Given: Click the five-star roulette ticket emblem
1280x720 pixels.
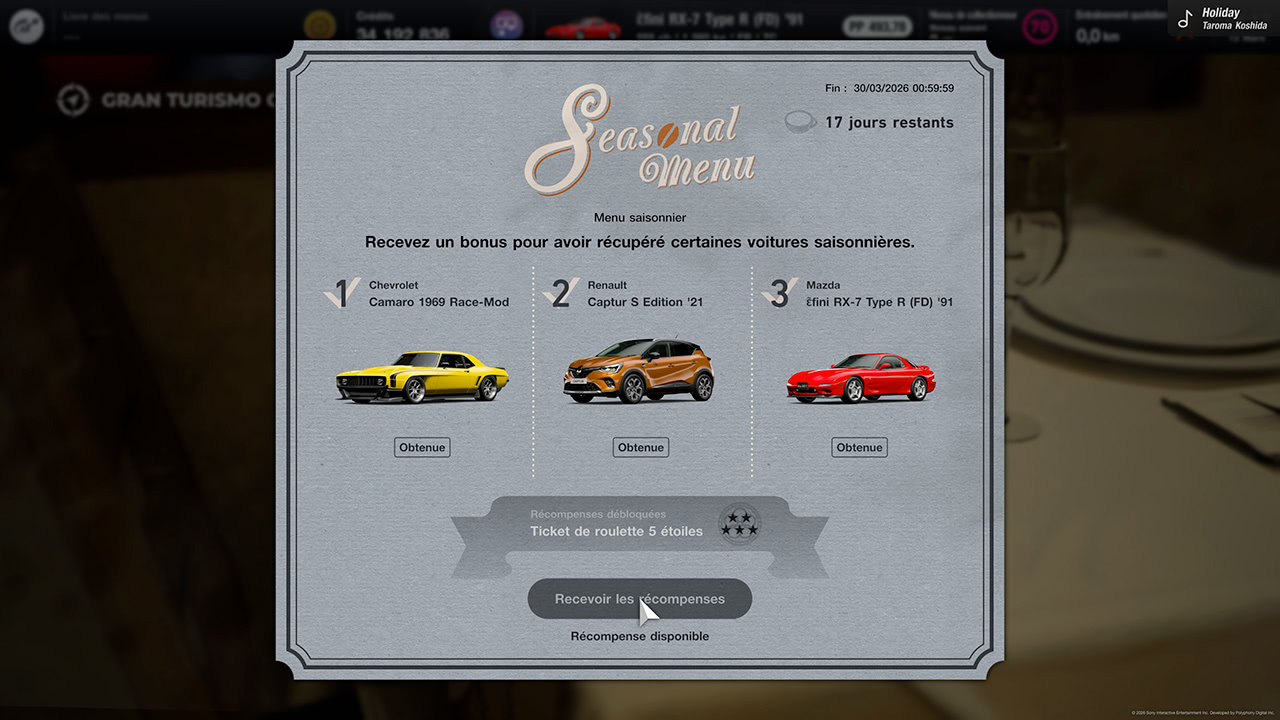Looking at the screenshot, I should click(x=739, y=524).
